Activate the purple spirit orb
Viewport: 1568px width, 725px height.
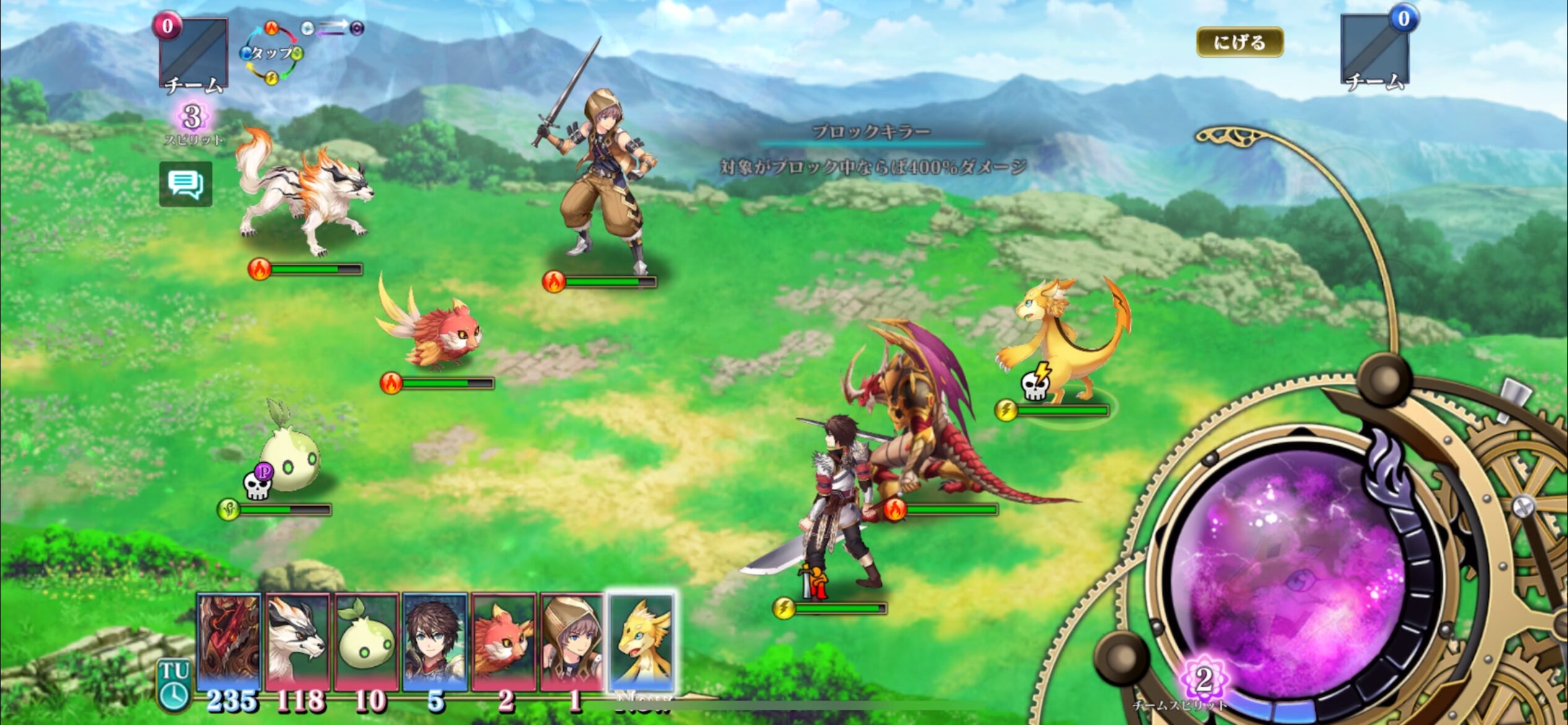click(1294, 576)
